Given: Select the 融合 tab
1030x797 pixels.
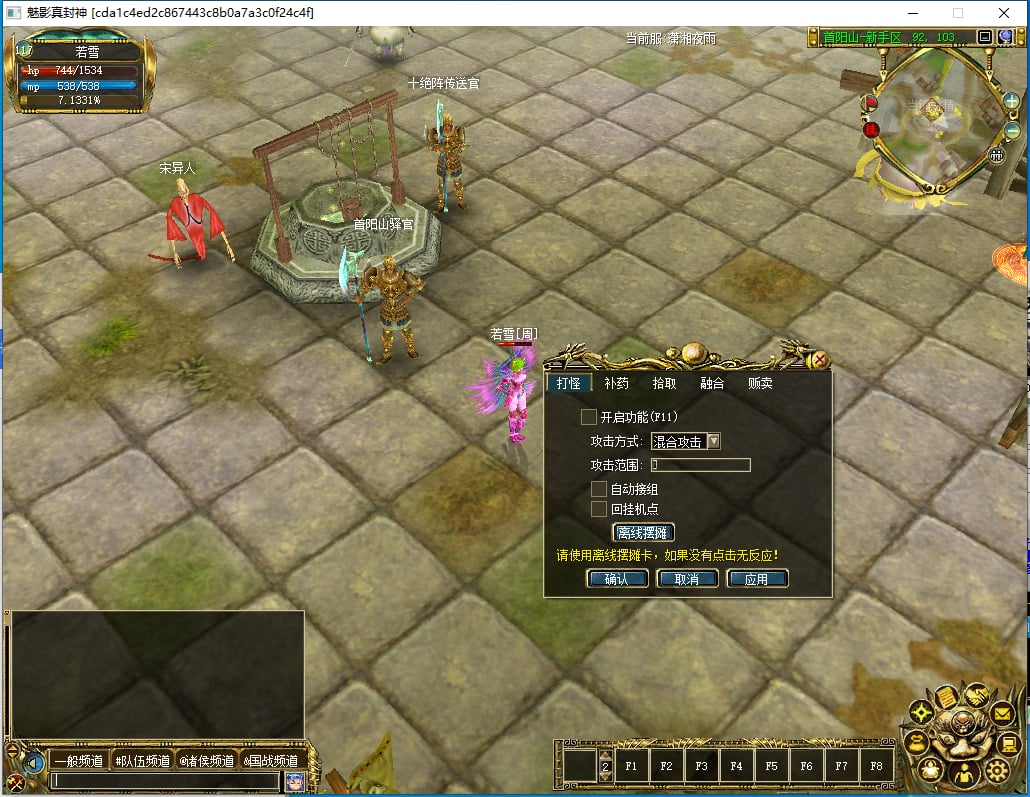Looking at the screenshot, I should click(x=712, y=383).
